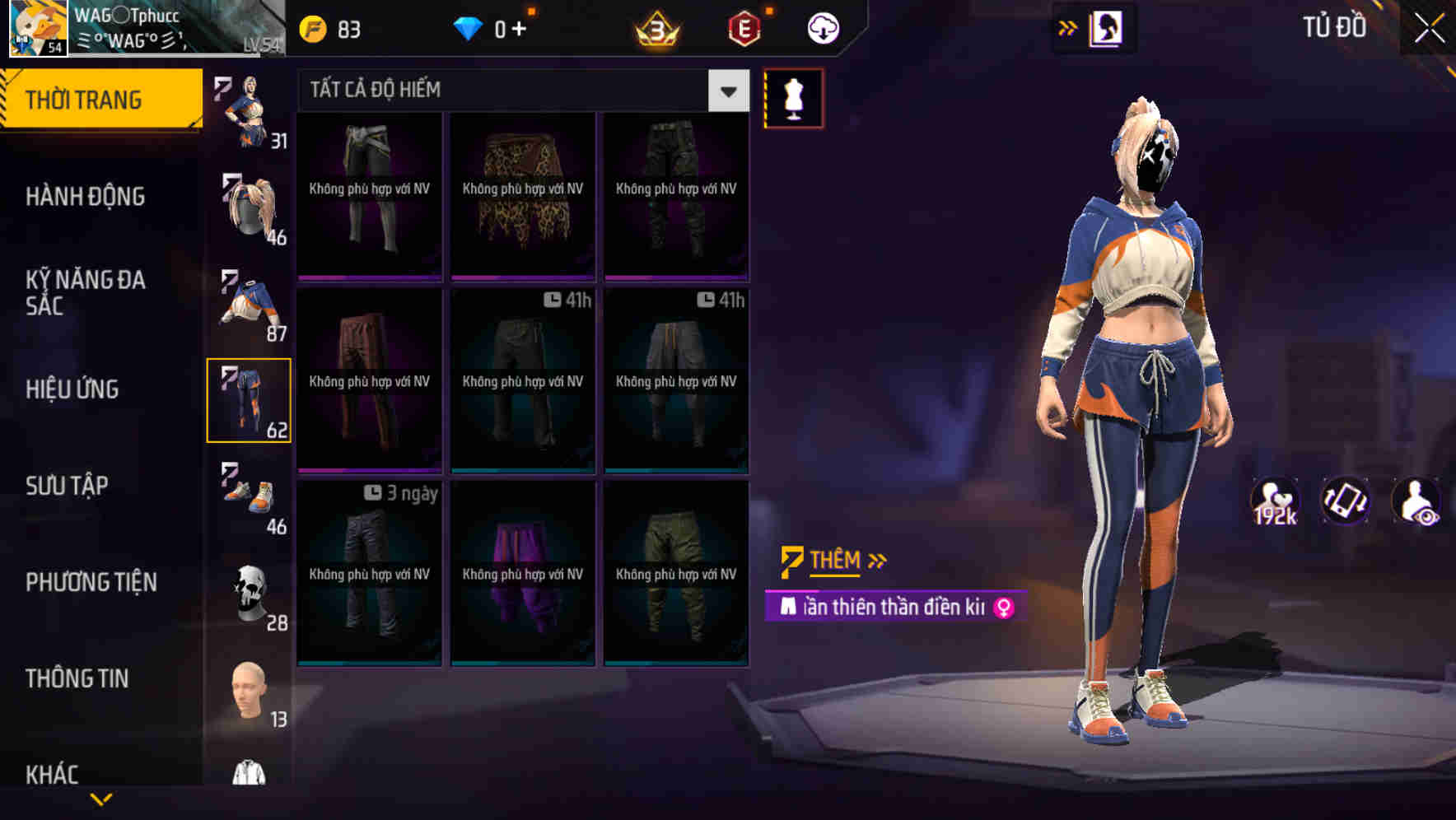The image size is (1456, 820).
Task: Open the thiên thần điền kinh bundle link
Action: click(894, 608)
